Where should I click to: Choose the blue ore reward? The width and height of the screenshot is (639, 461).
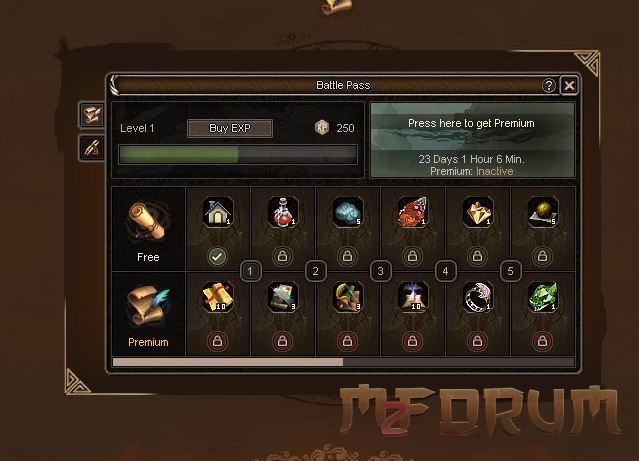(347, 213)
